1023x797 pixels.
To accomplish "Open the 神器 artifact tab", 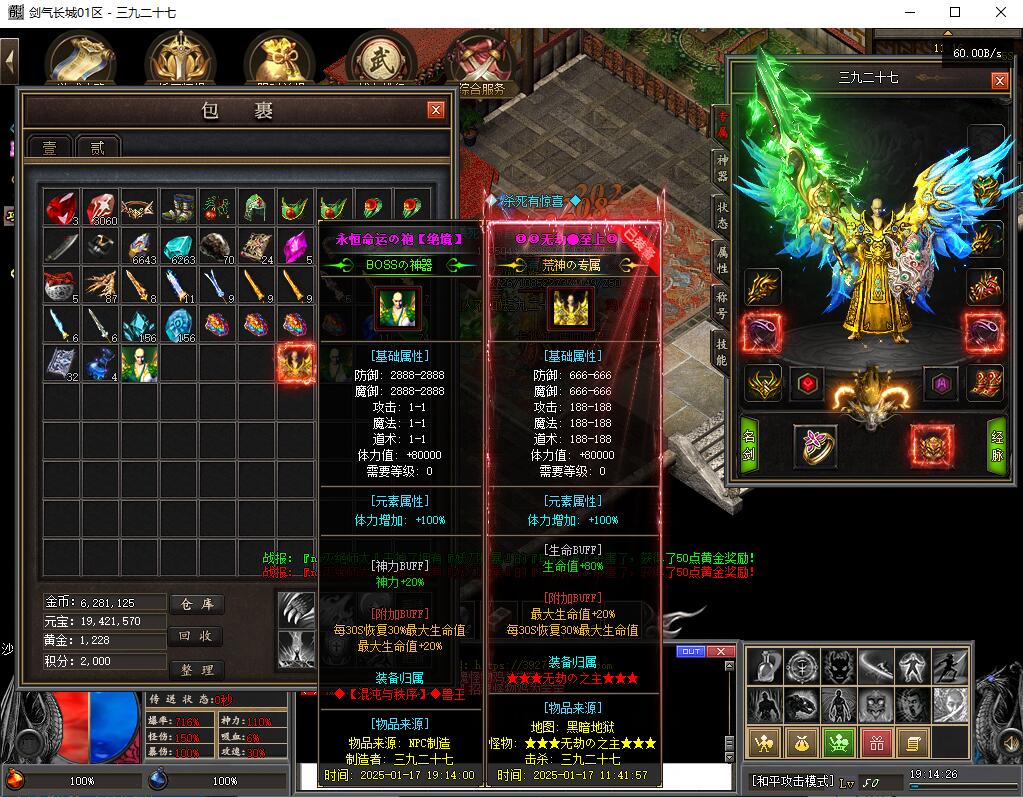I will tap(722, 167).
